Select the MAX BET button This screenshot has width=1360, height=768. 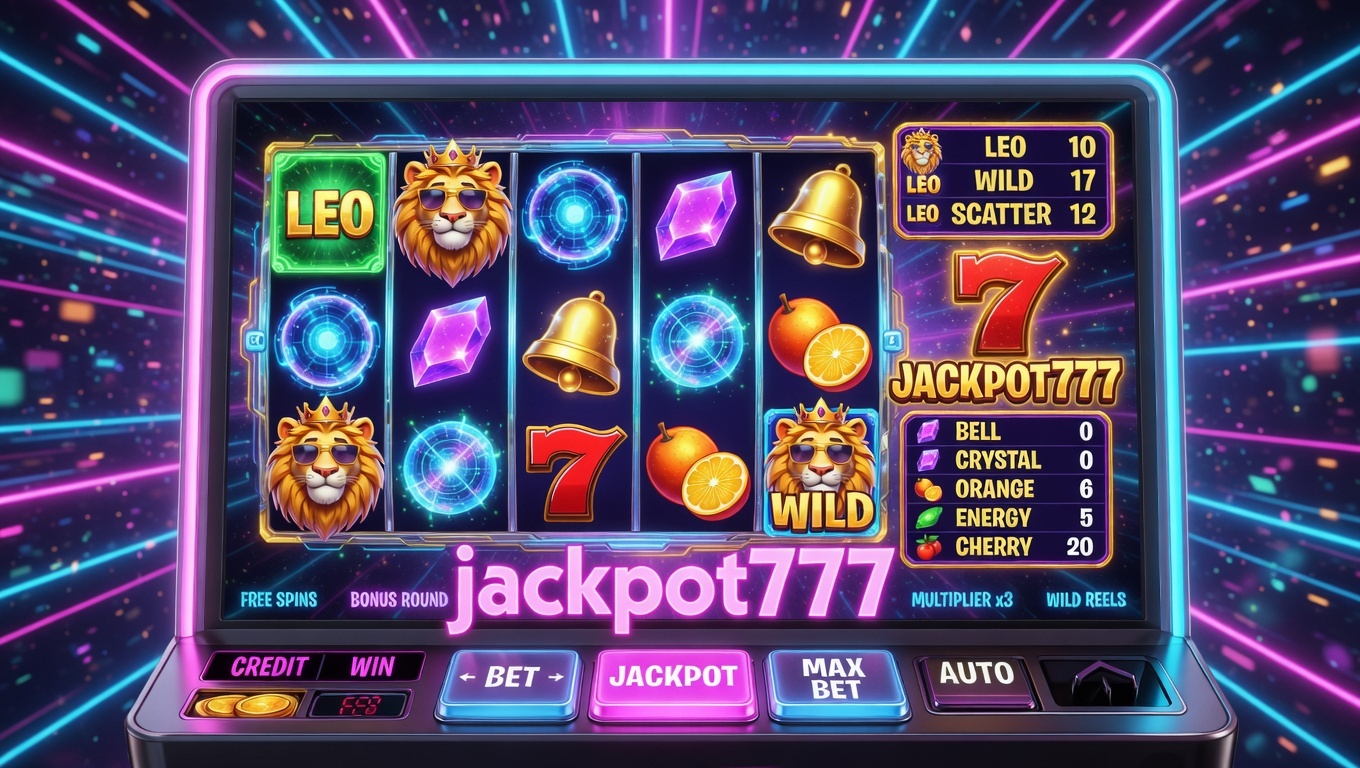tap(837, 678)
